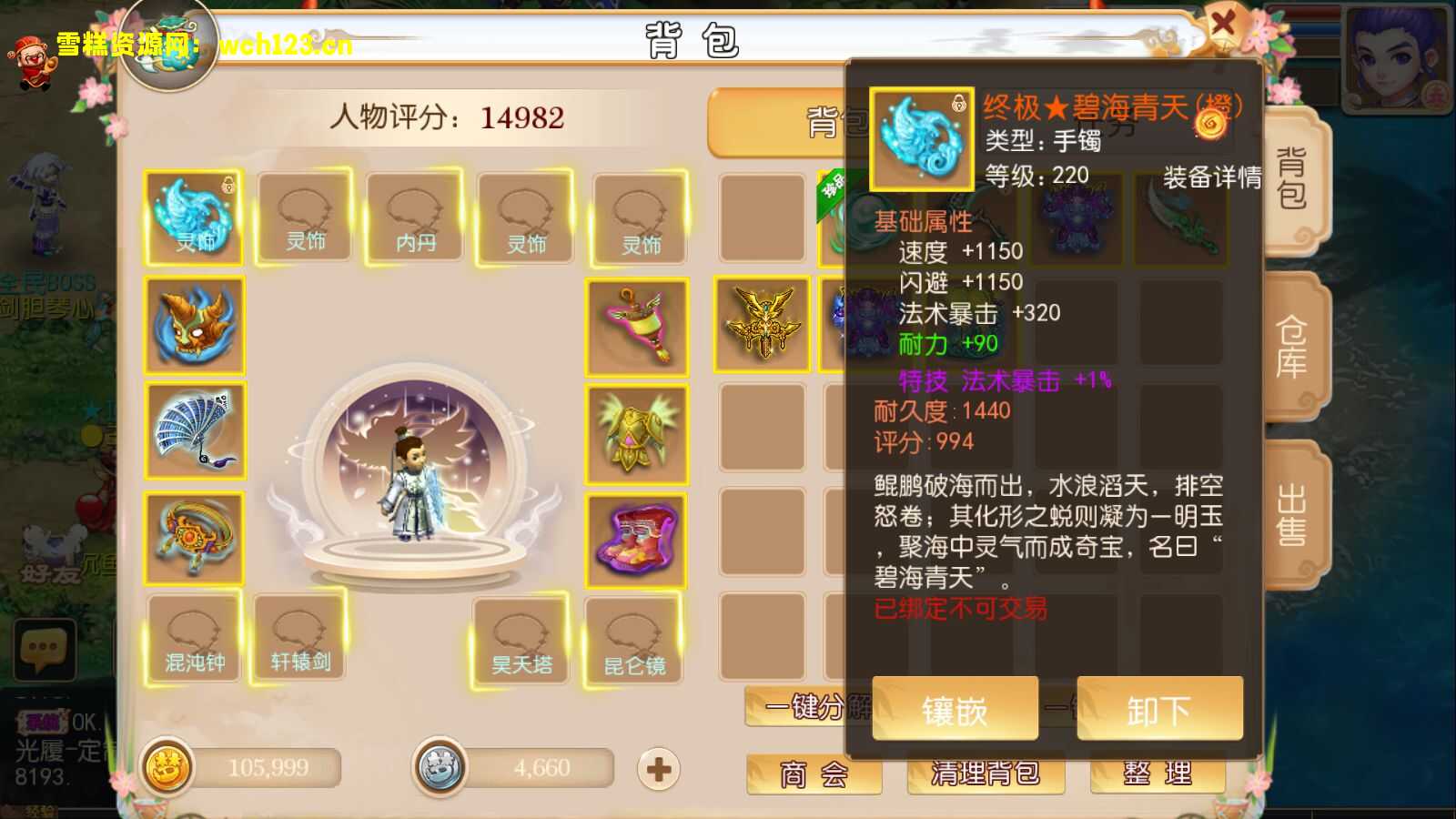Select the 碧海青天 bracelet thumbnail in the tooltip
1456x819 pixels.
[922, 138]
